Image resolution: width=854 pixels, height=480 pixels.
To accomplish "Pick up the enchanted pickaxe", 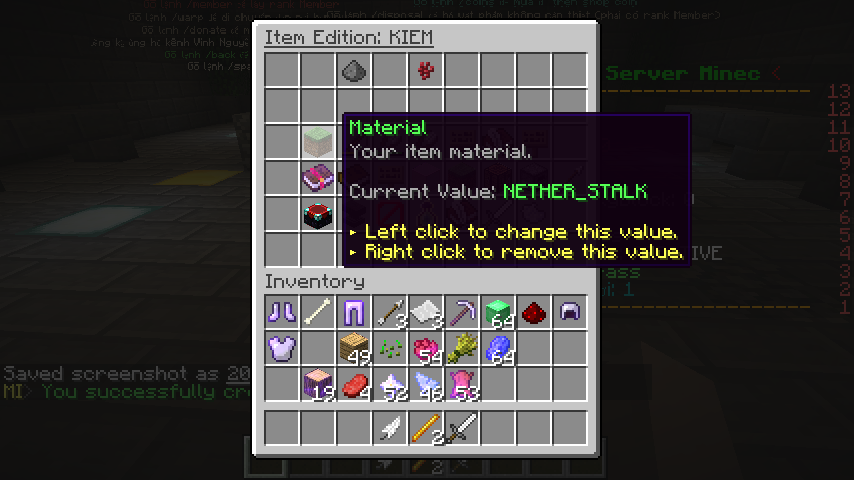I will pos(461,312).
